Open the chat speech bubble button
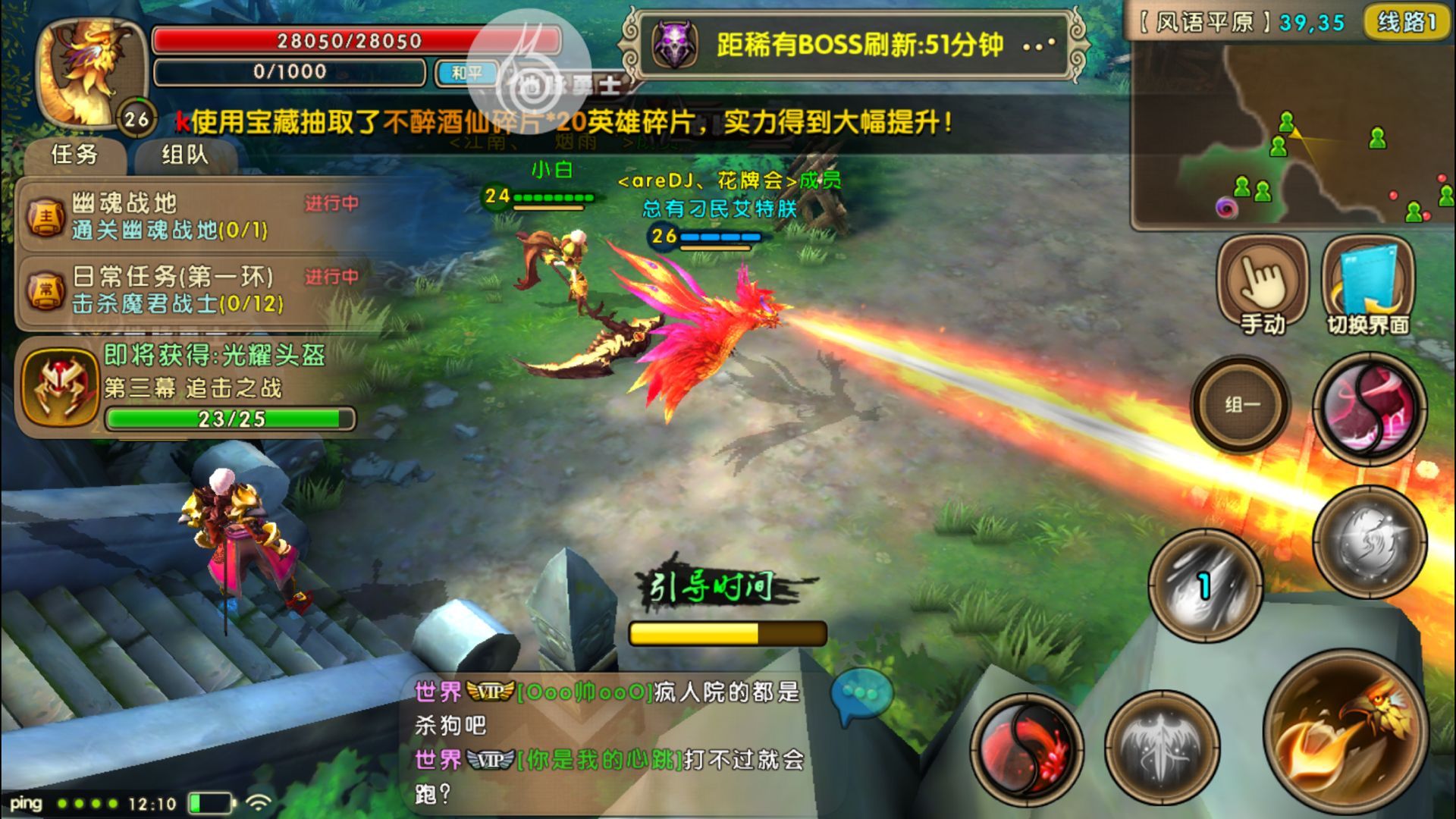This screenshot has width=1456, height=819. 861,694
